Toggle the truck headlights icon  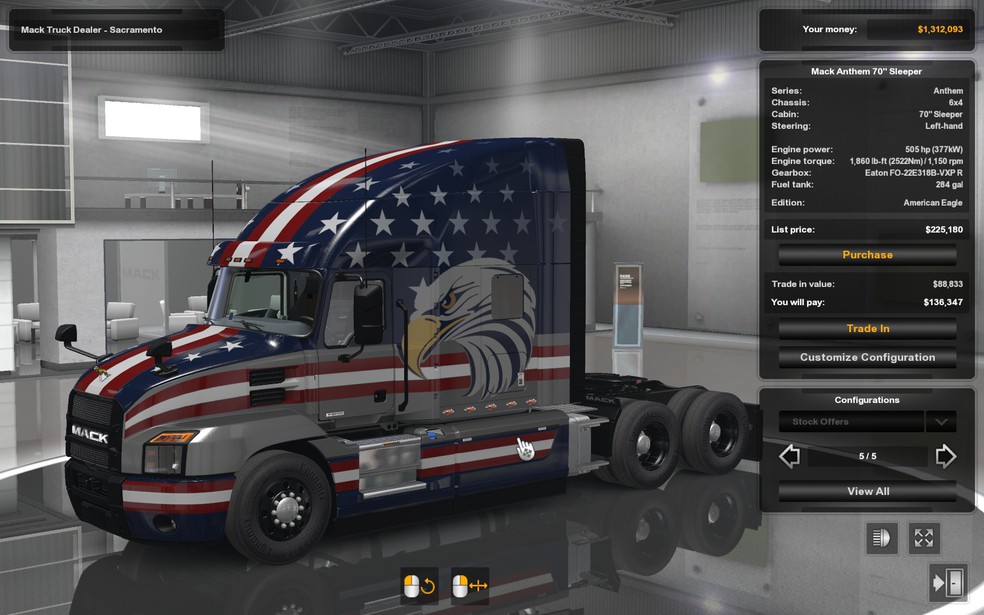[x=881, y=538]
